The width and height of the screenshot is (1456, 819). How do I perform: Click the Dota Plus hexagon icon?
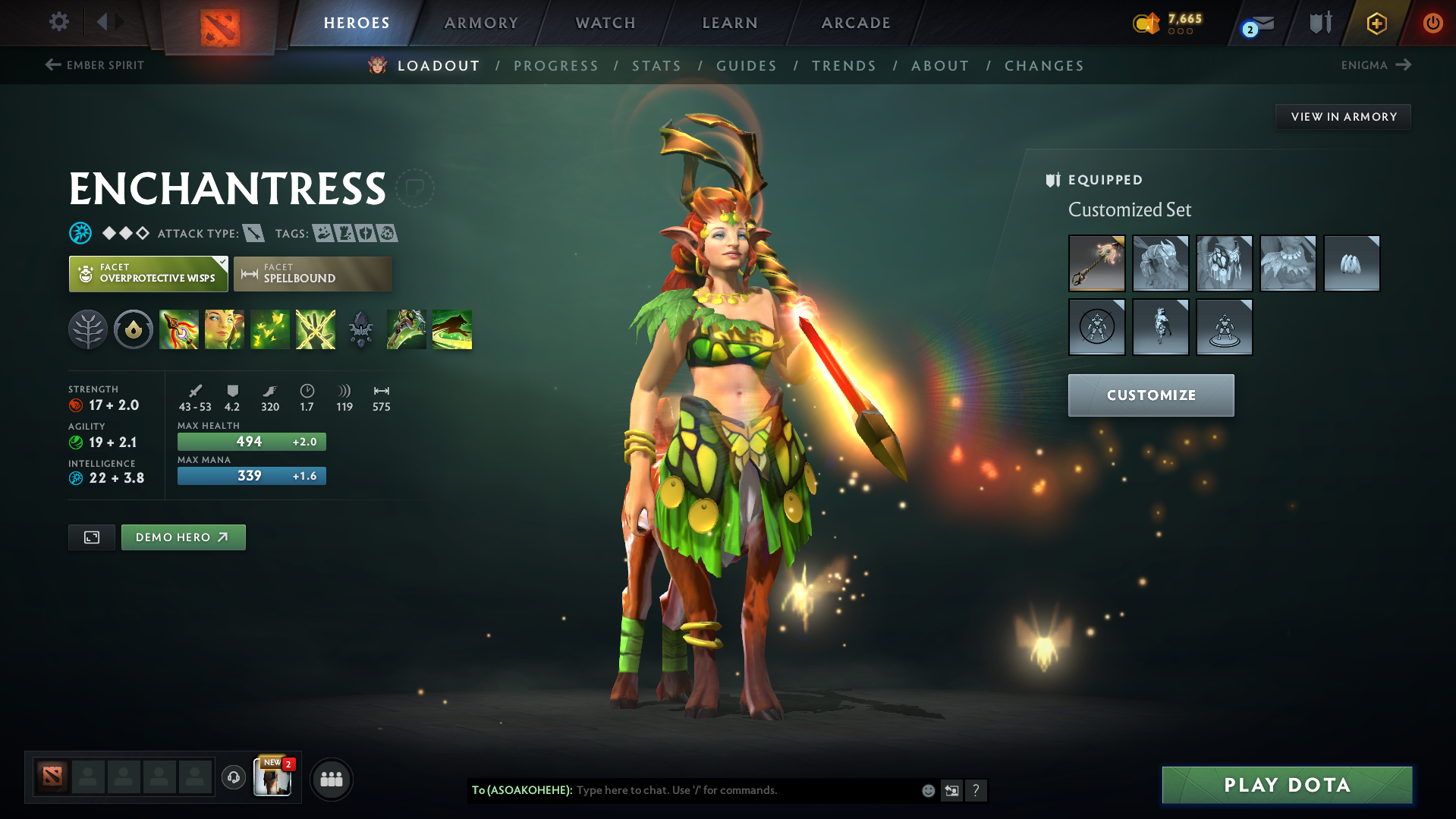point(1377,23)
